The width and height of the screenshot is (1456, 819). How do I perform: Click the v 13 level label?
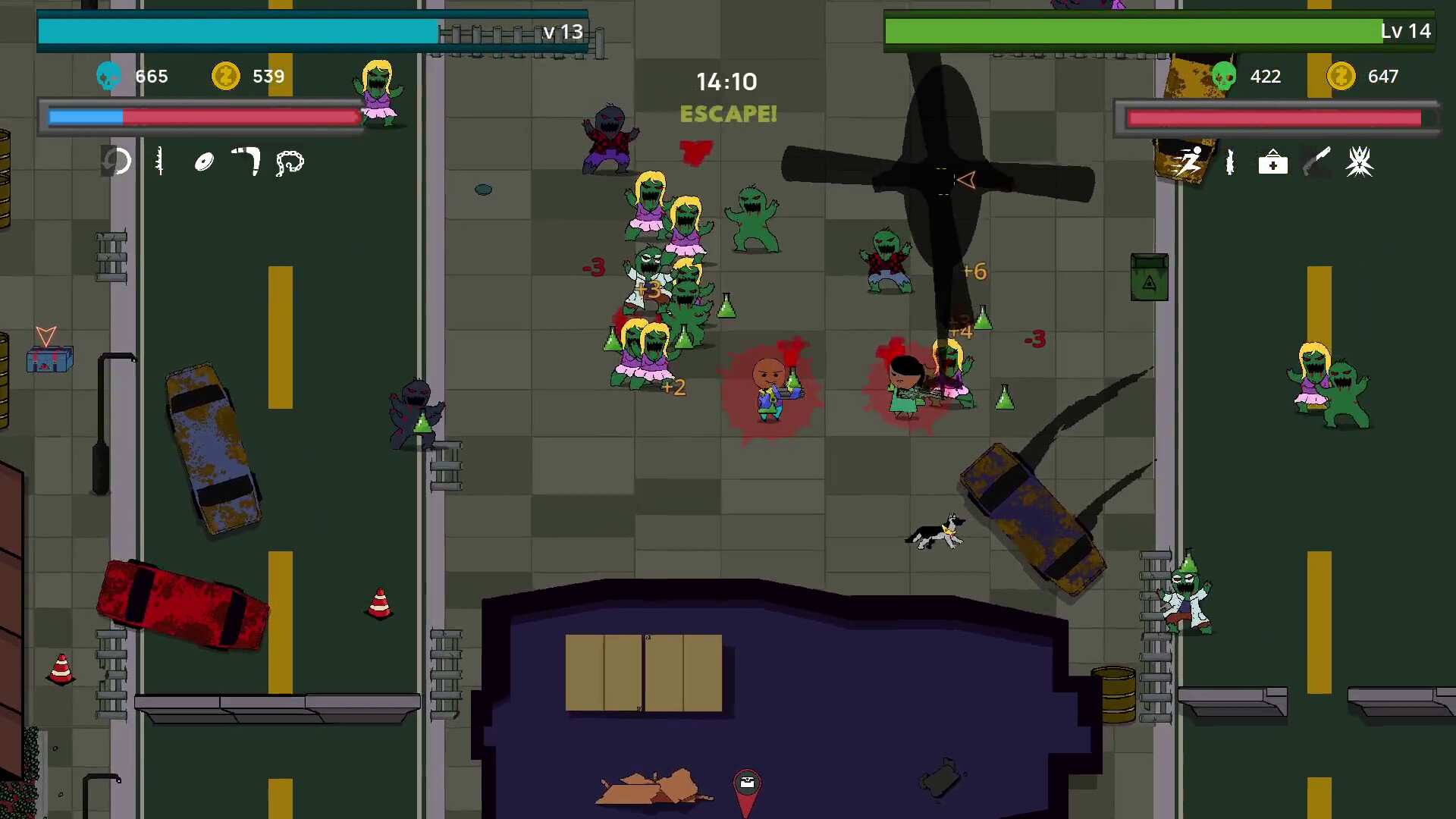561,33
